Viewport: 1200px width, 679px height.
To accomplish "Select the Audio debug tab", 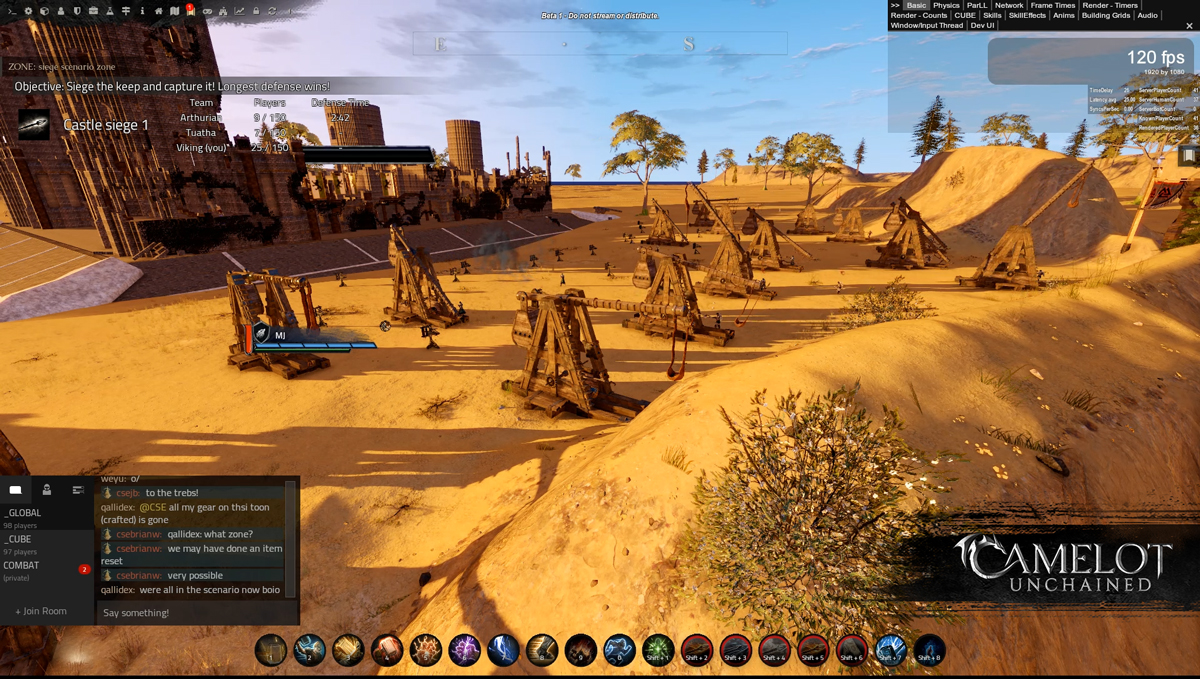I will coord(1147,15).
